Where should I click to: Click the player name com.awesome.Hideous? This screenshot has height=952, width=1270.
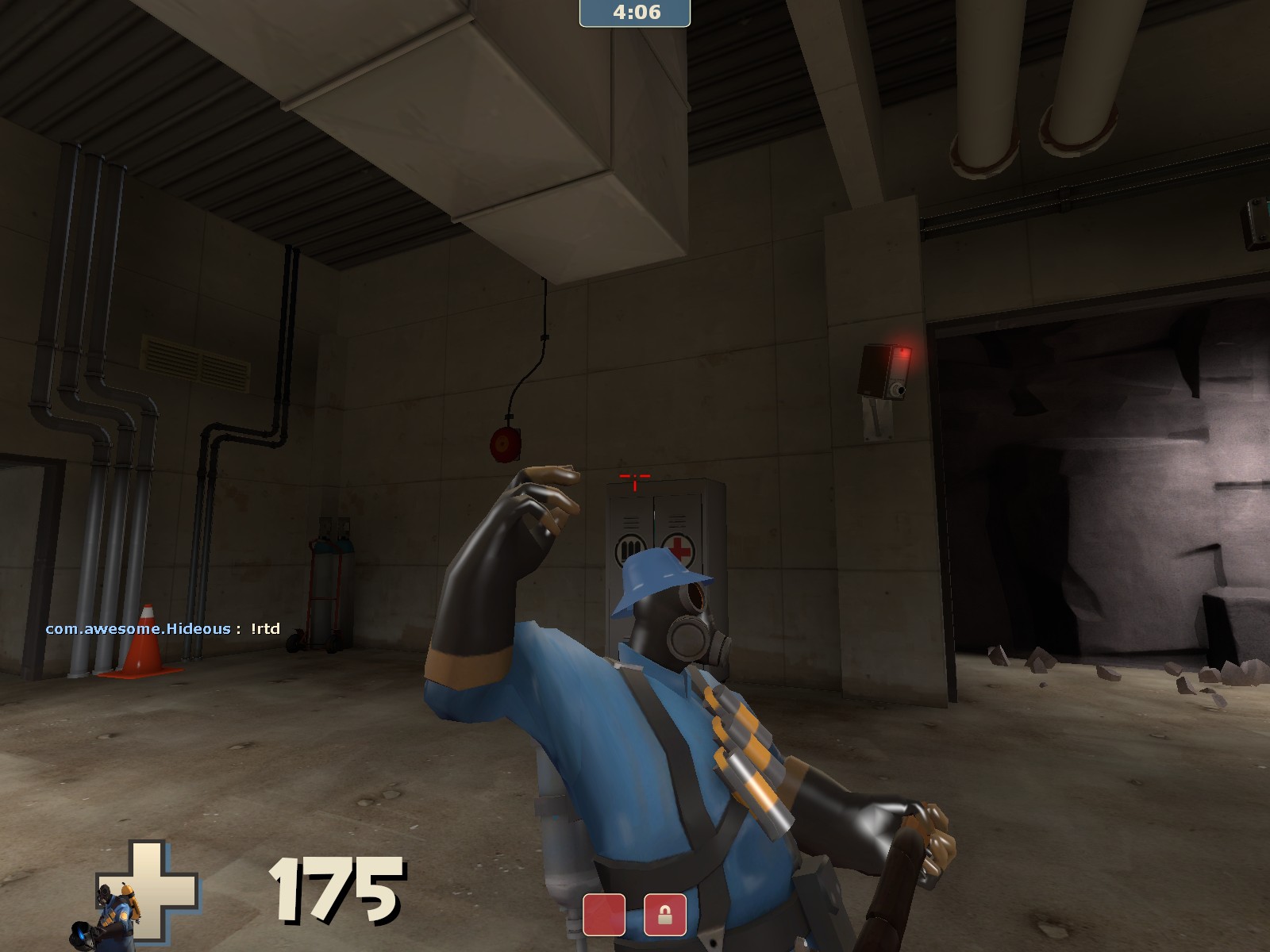(139, 627)
